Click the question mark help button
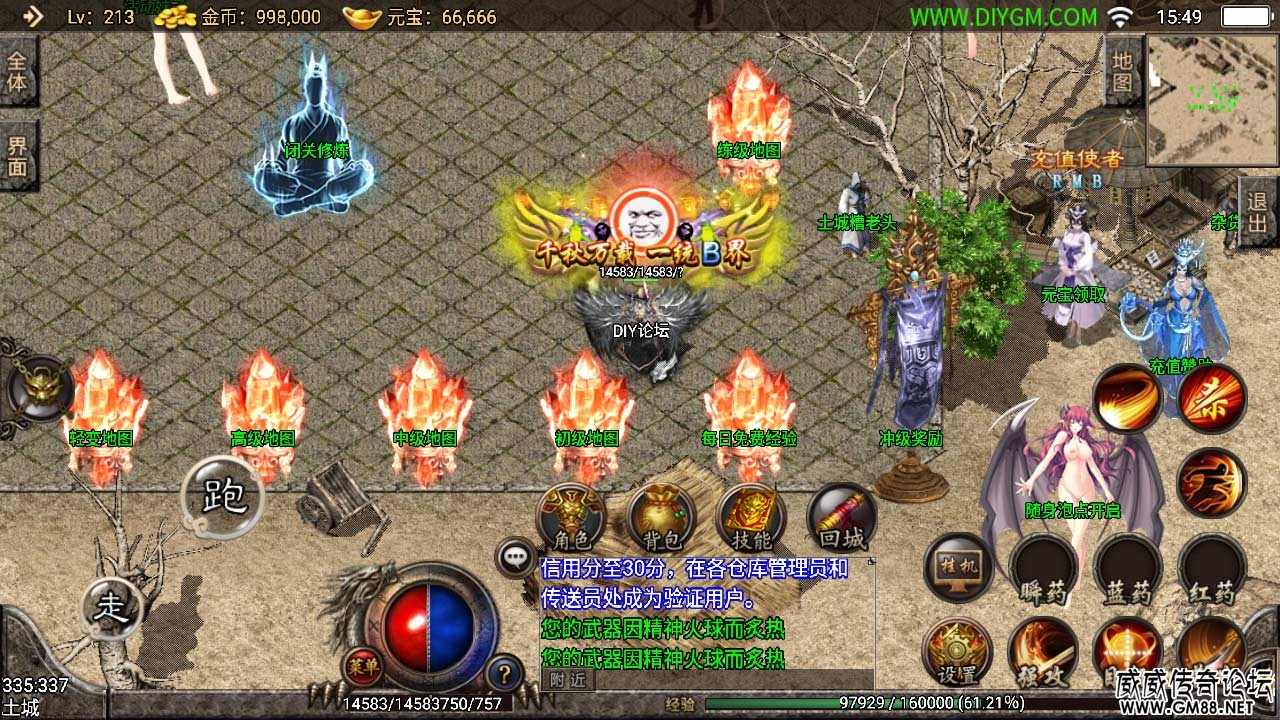Viewport: 1280px width, 720px height. 504,671
